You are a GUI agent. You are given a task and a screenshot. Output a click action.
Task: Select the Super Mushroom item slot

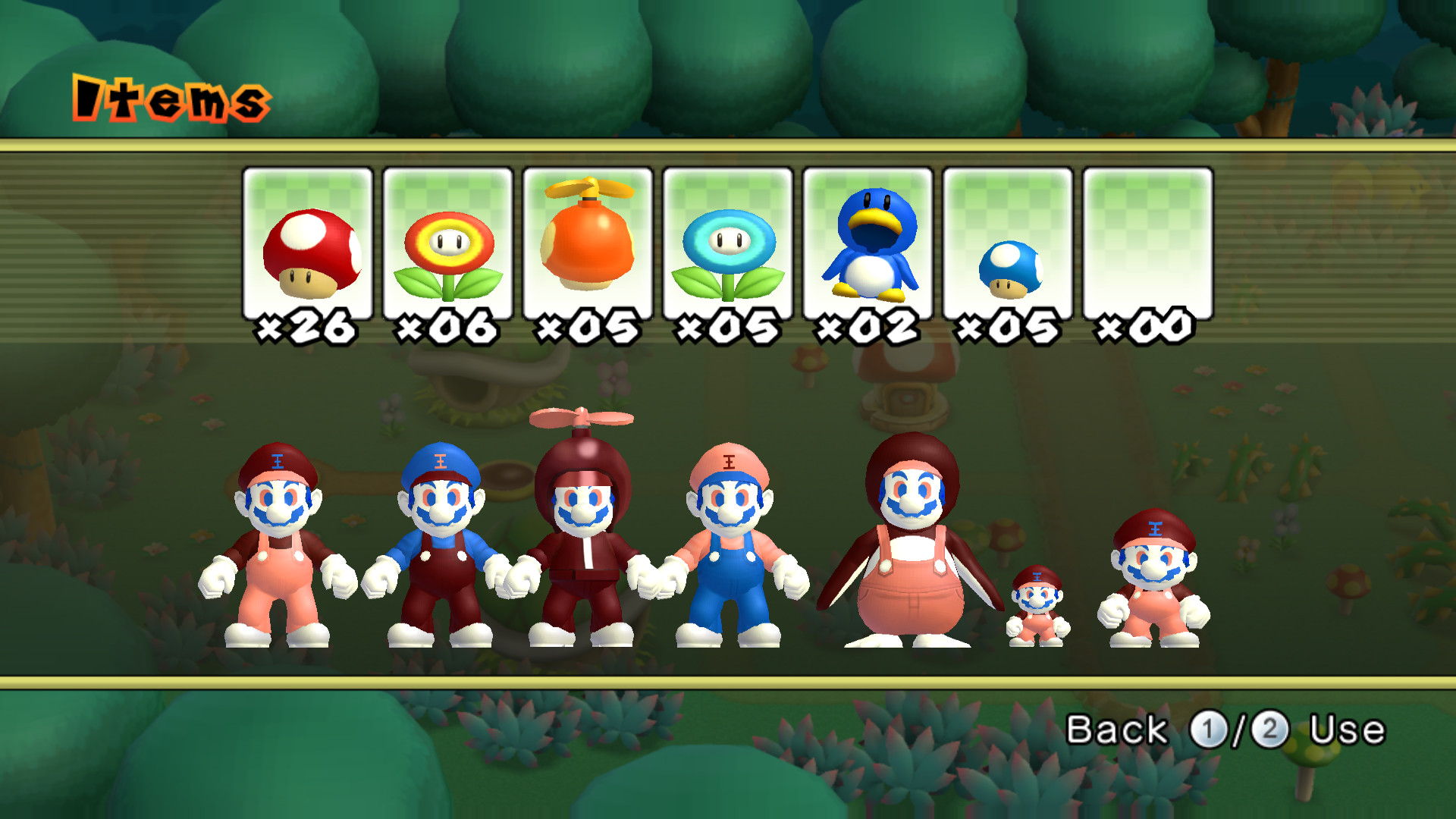pyautogui.click(x=308, y=243)
